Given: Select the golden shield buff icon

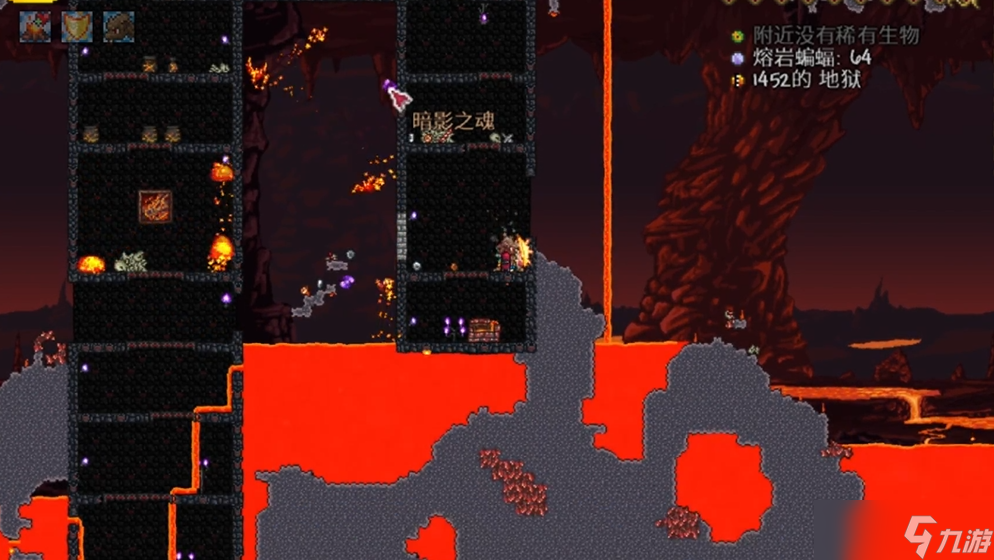Looking at the screenshot, I should 77,27.
